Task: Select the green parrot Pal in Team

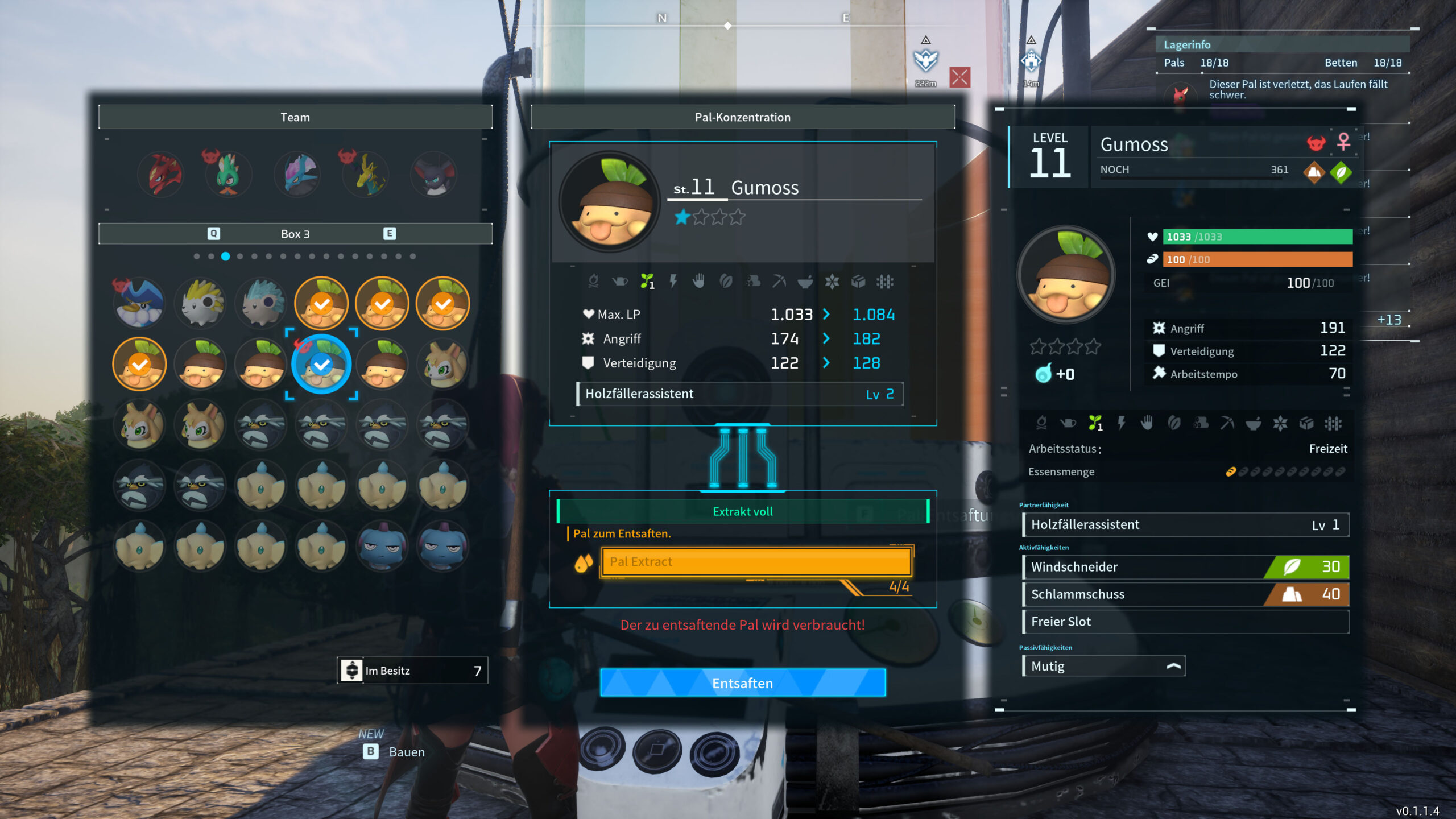Action: click(229, 174)
